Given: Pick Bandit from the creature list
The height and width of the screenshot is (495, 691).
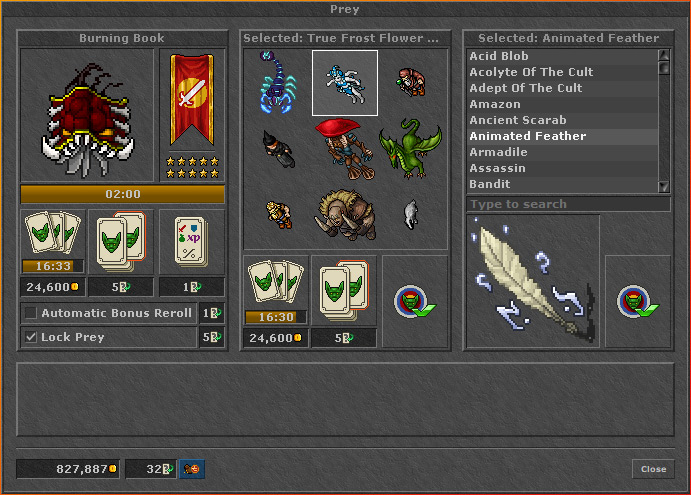Looking at the screenshot, I should (x=562, y=184).
